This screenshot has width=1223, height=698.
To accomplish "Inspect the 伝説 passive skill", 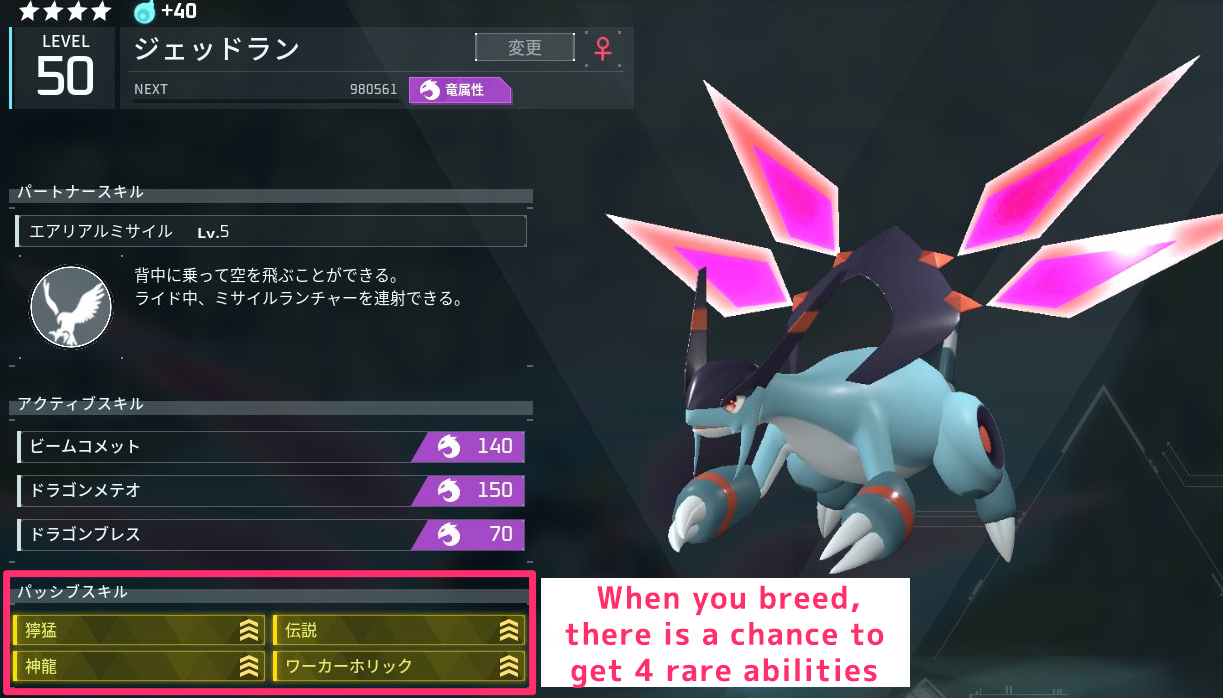I will [399, 630].
